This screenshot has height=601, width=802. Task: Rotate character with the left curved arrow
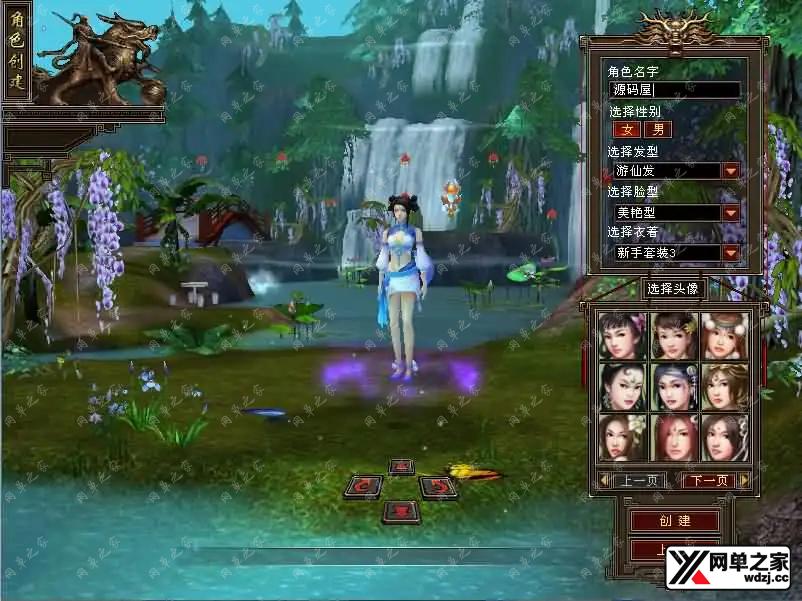point(363,488)
